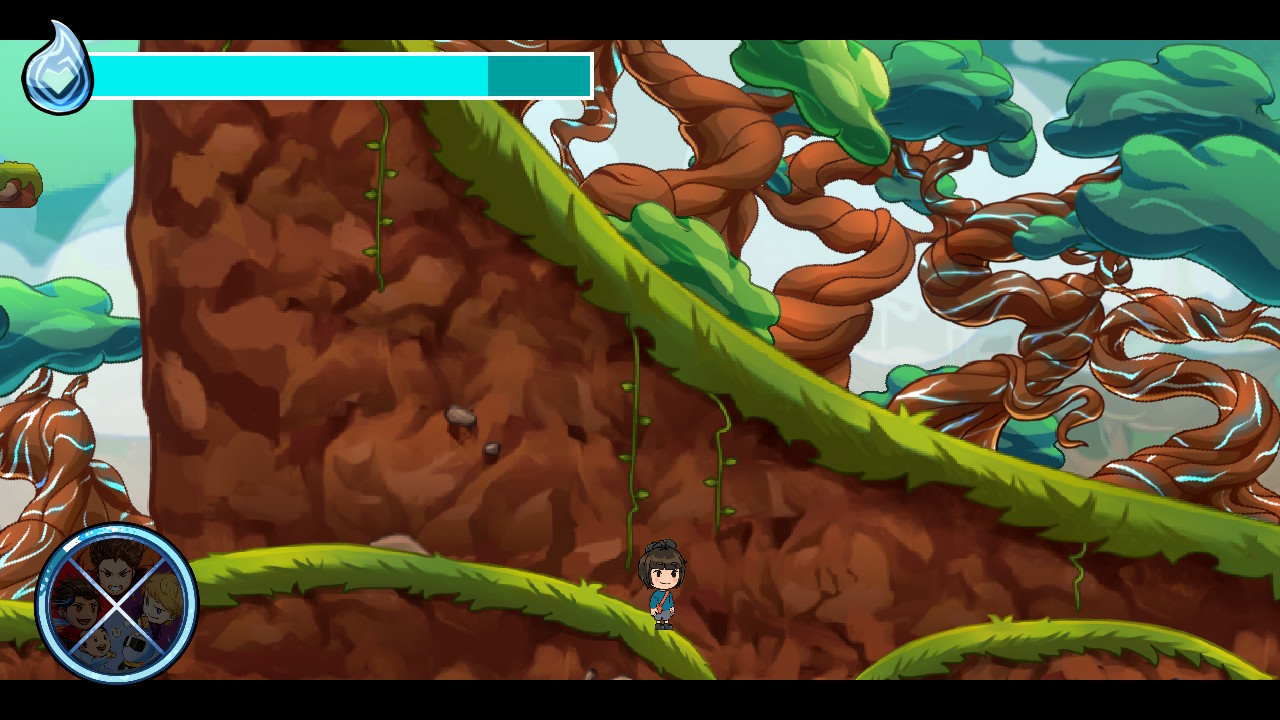The image size is (1280, 720).
Task: Click the embedded rock on the cliff face
Action: (462, 417)
